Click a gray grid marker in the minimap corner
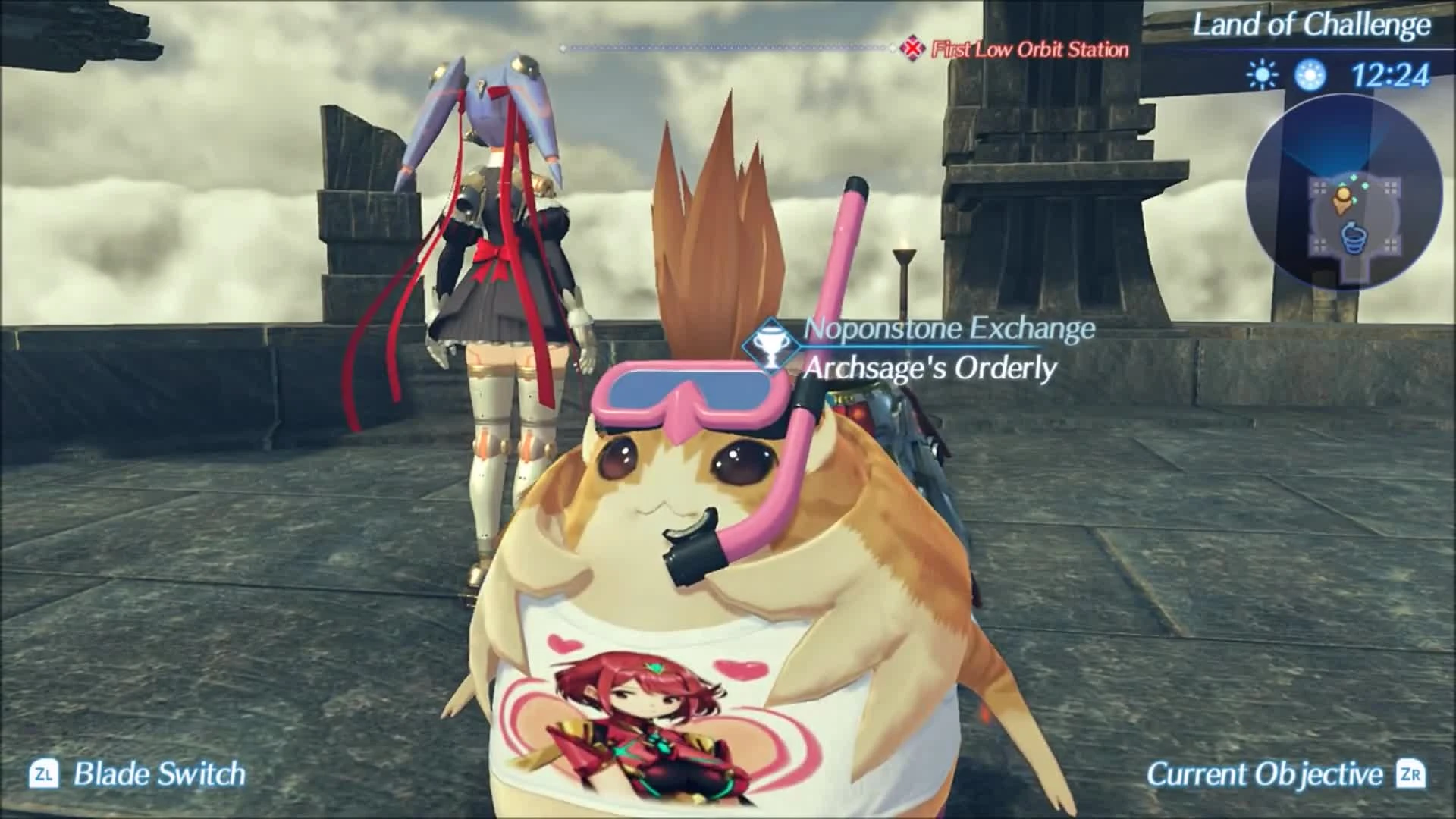This screenshot has width=1456, height=819. coord(1319,190)
